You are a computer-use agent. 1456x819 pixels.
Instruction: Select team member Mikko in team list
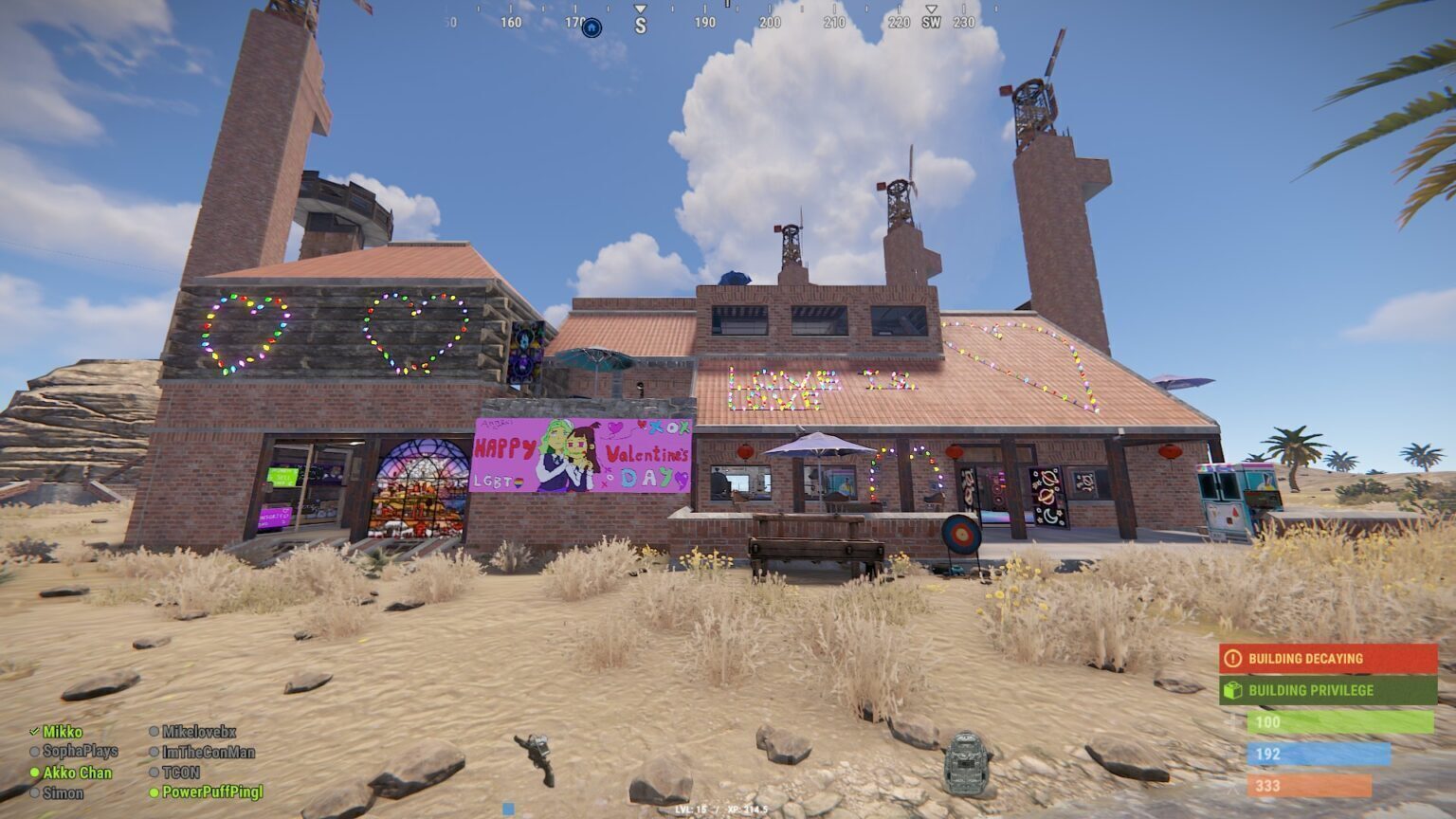tap(63, 732)
